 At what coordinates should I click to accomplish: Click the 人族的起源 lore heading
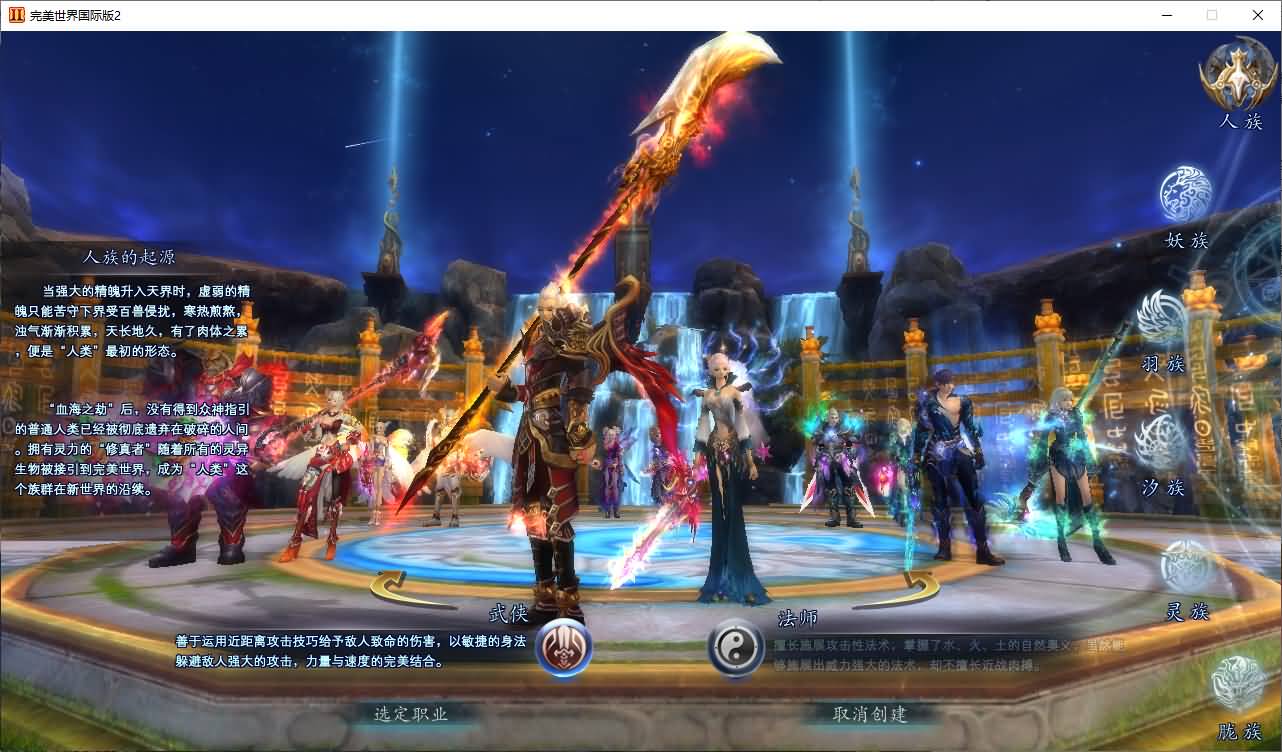[130, 256]
